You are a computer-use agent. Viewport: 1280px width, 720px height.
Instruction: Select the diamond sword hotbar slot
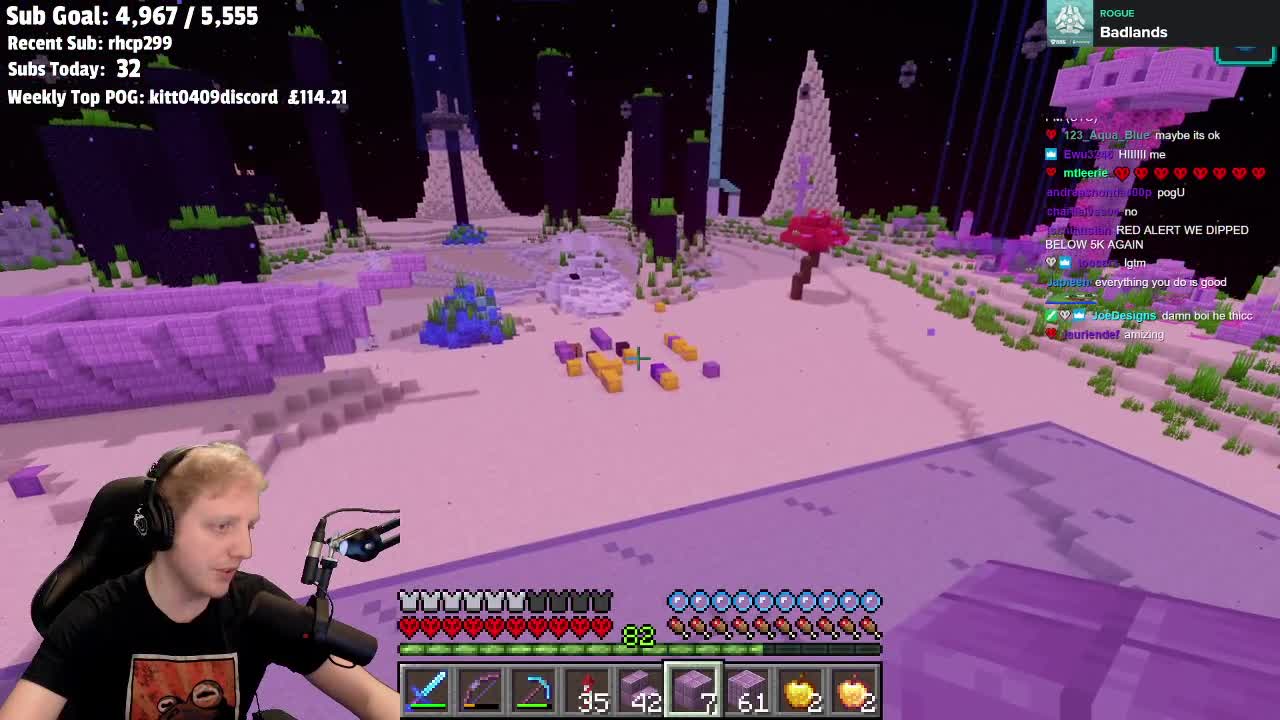427,691
